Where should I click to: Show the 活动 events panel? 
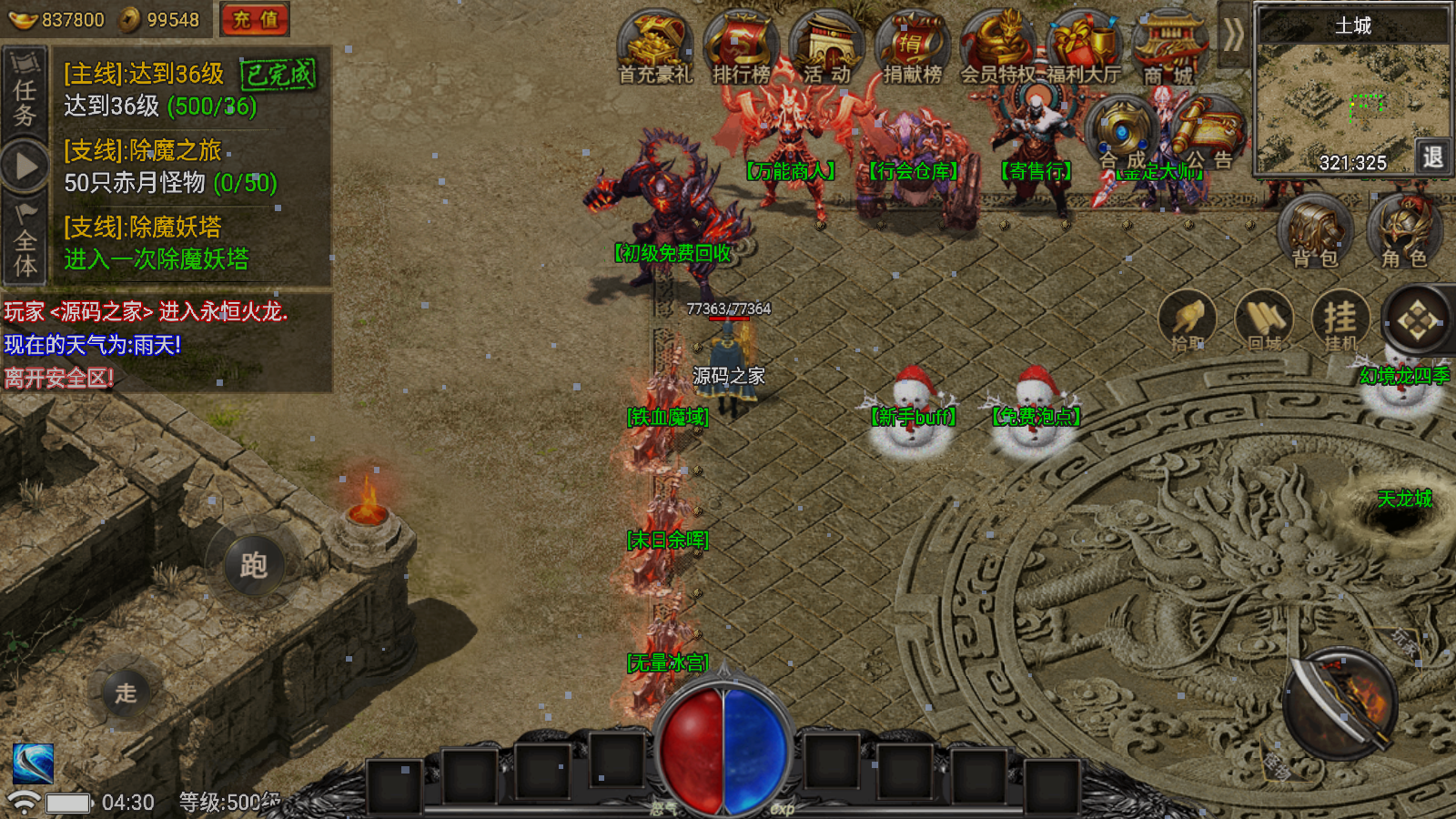[x=826, y=47]
